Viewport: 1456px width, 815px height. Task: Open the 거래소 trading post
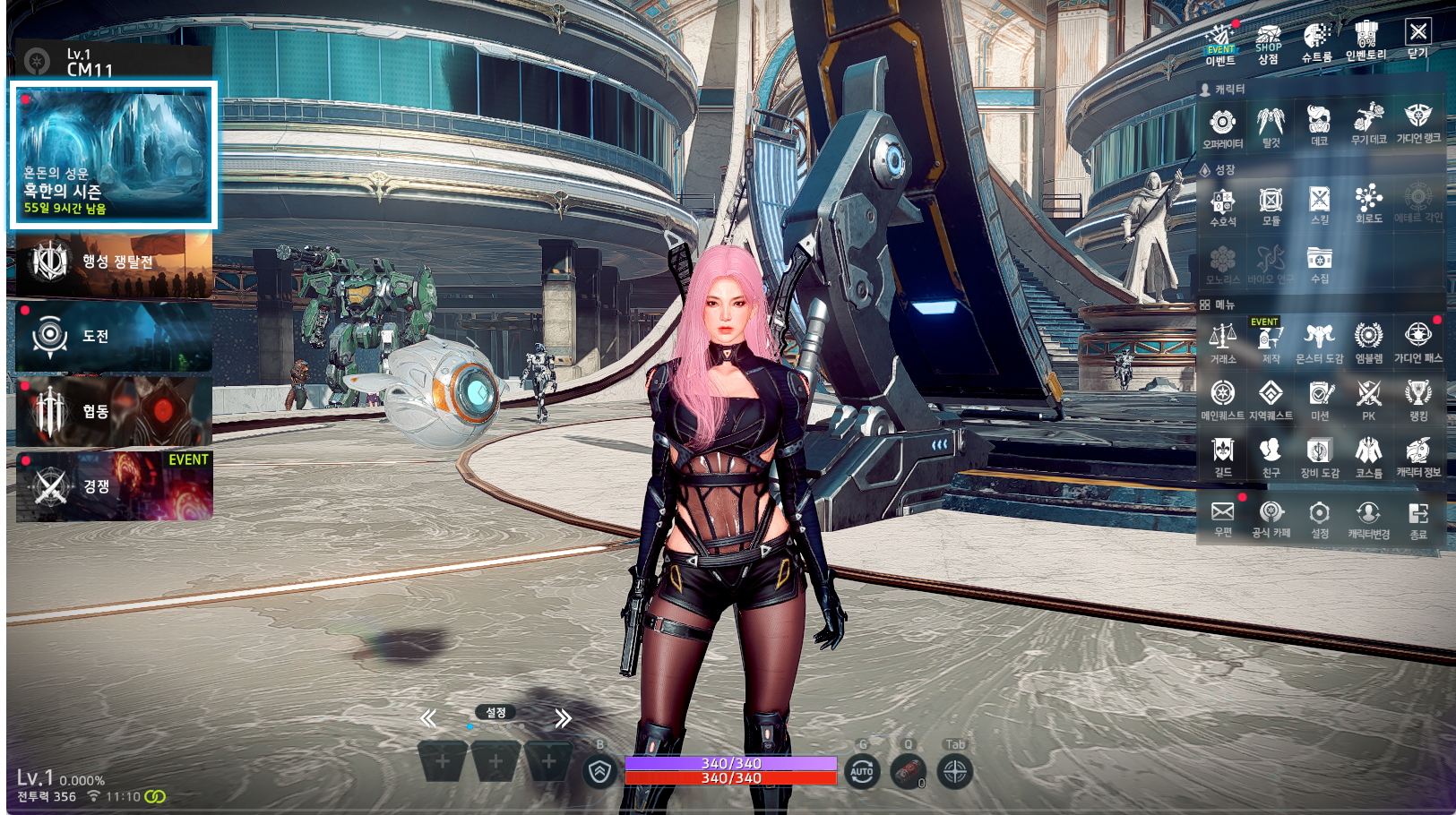[1222, 343]
